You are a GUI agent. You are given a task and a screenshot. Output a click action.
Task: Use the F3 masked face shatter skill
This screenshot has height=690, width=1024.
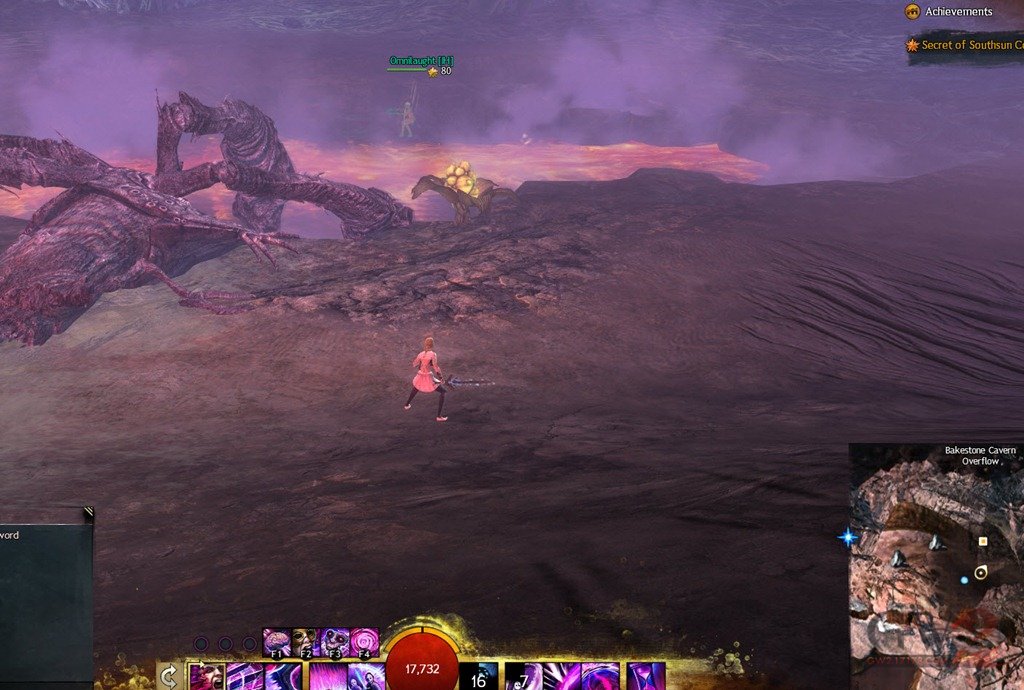[335, 642]
